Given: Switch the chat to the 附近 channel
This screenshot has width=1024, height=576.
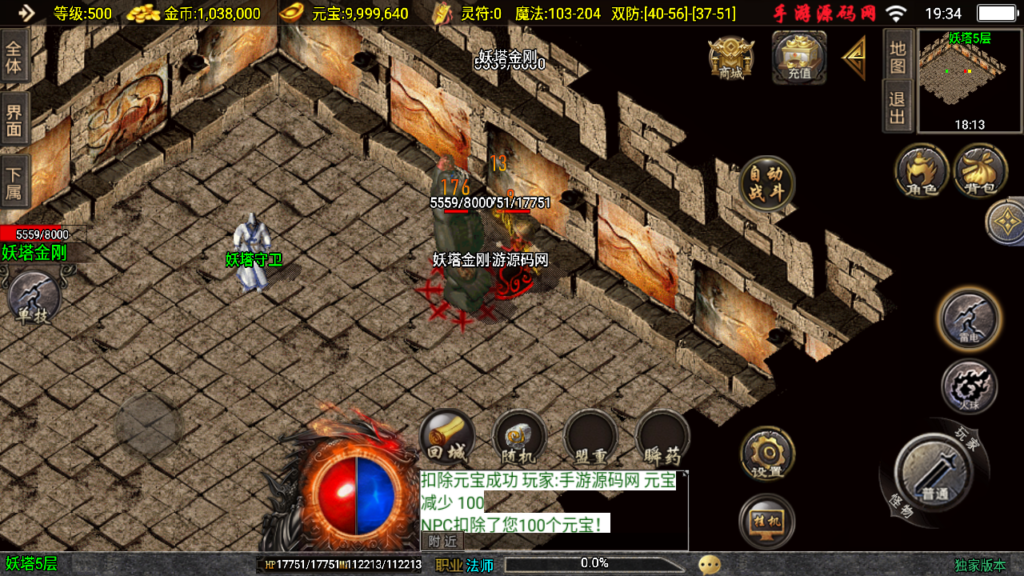Looking at the screenshot, I should [x=442, y=541].
